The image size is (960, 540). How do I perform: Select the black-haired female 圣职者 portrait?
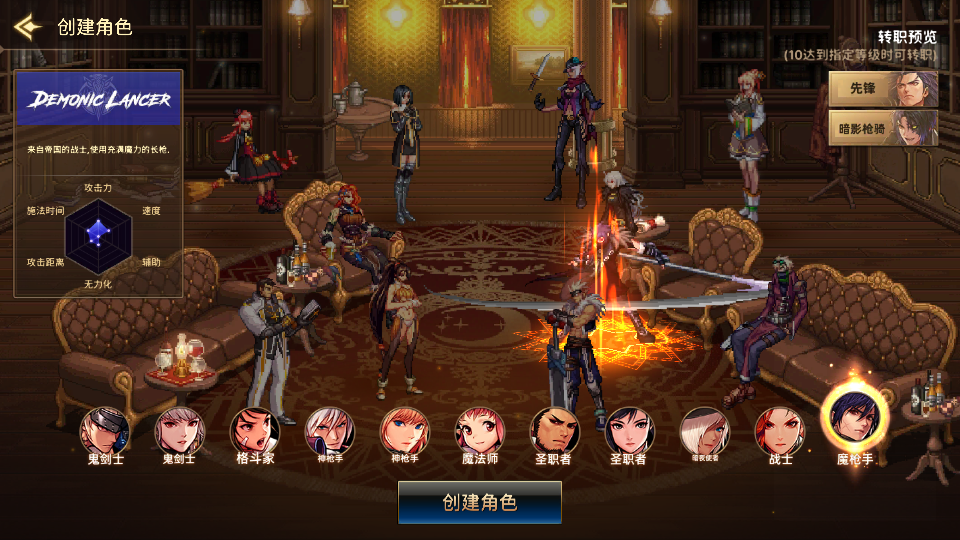(630, 431)
